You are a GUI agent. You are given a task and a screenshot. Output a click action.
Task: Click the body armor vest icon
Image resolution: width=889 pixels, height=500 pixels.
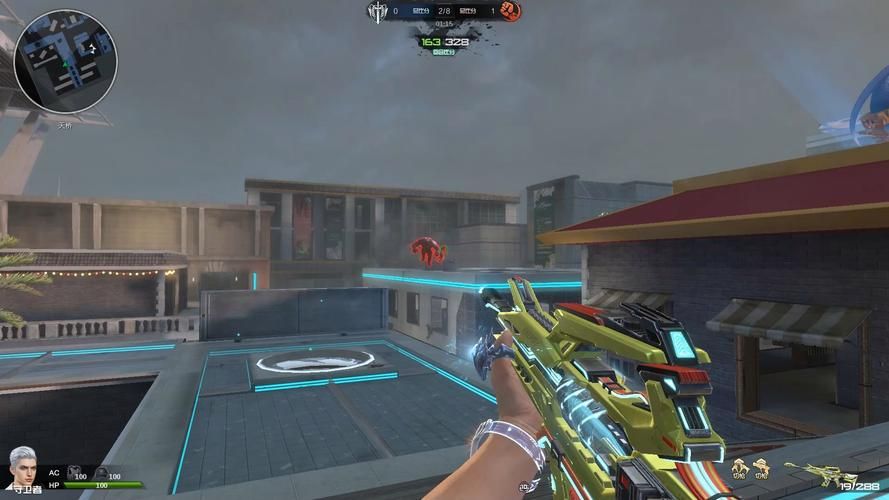[72, 473]
